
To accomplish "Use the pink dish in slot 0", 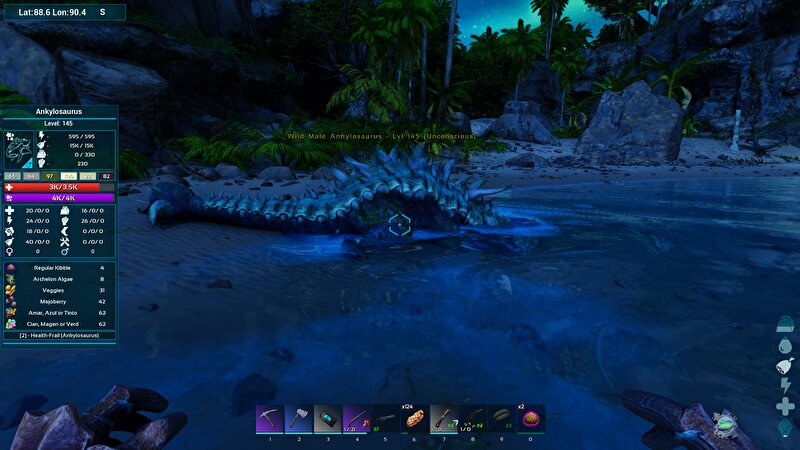I will (x=531, y=418).
